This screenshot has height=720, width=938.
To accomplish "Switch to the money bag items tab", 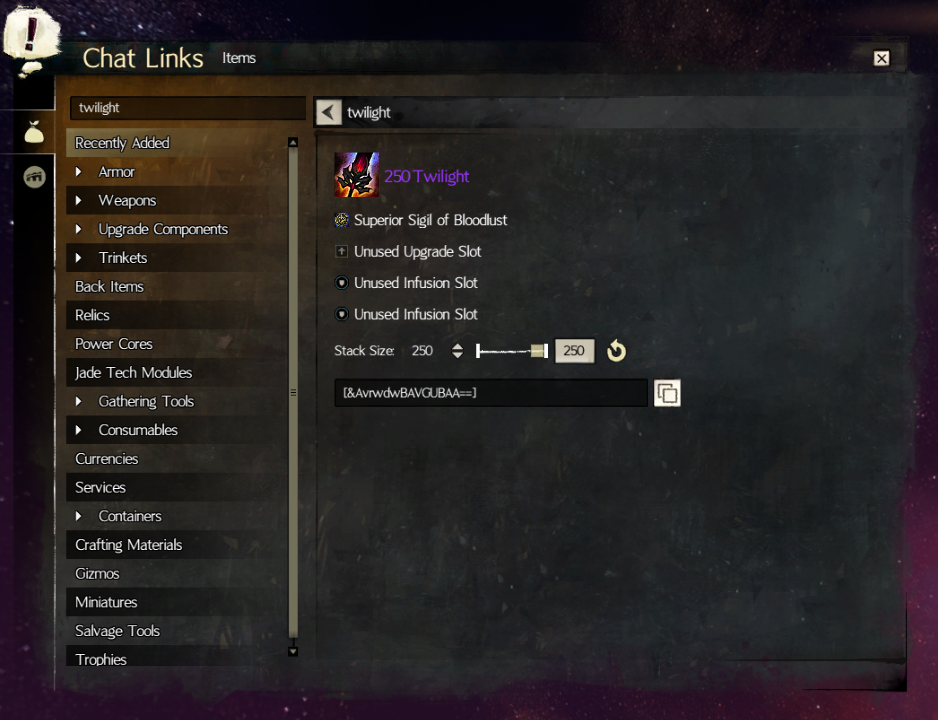I will tap(34, 130).
